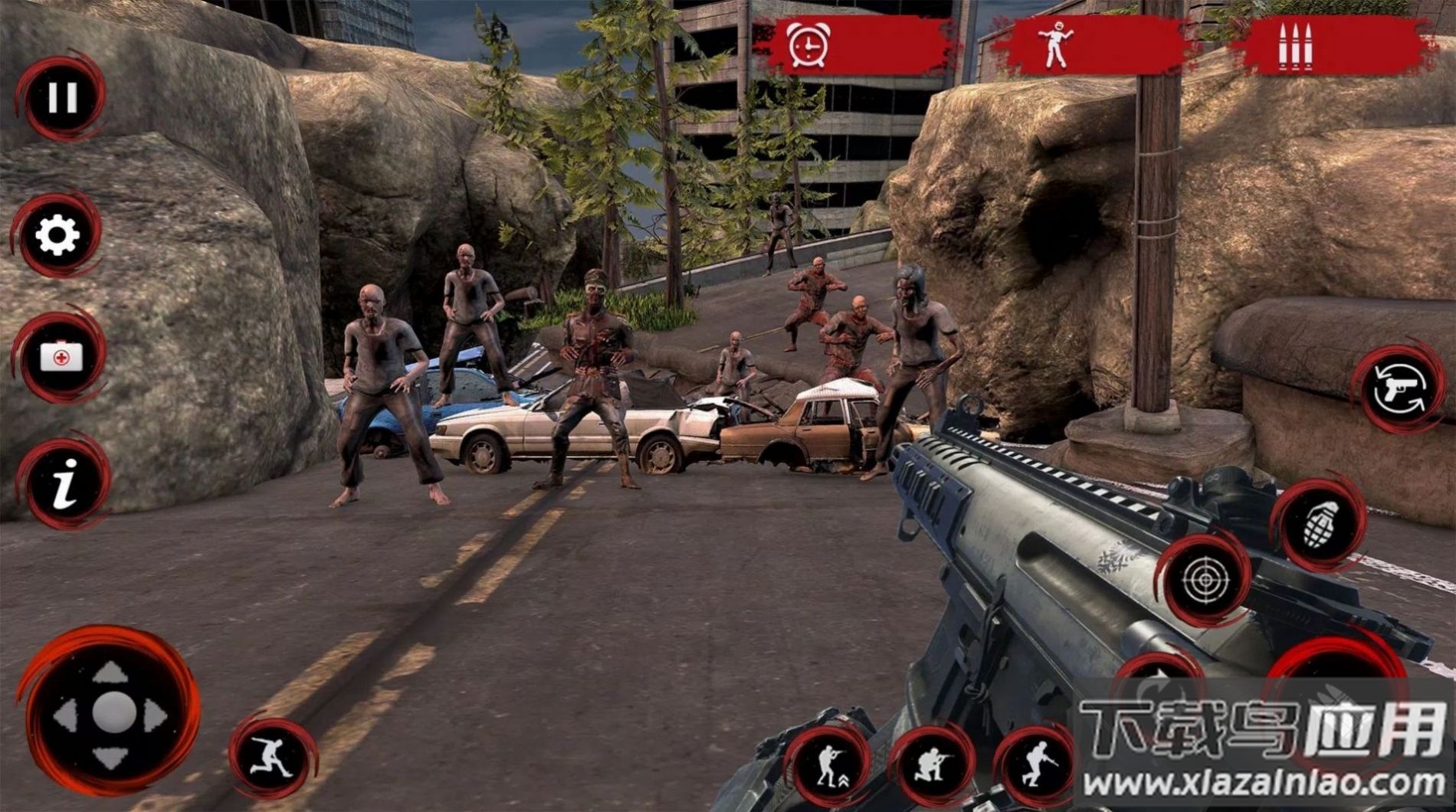Tap the reload button beside fire

click(x=1158, y=679)
